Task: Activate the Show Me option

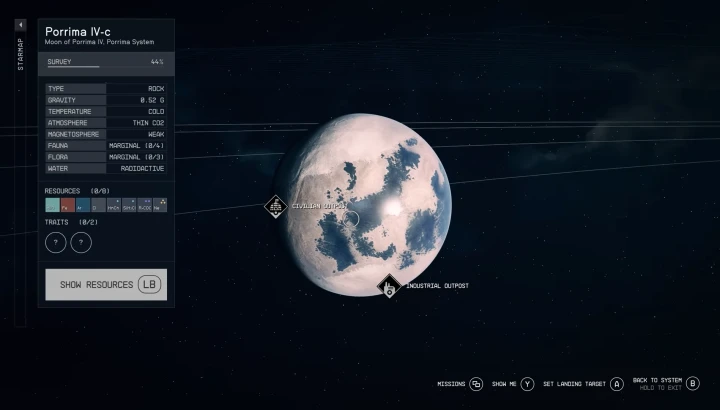Action: point(527,383)
